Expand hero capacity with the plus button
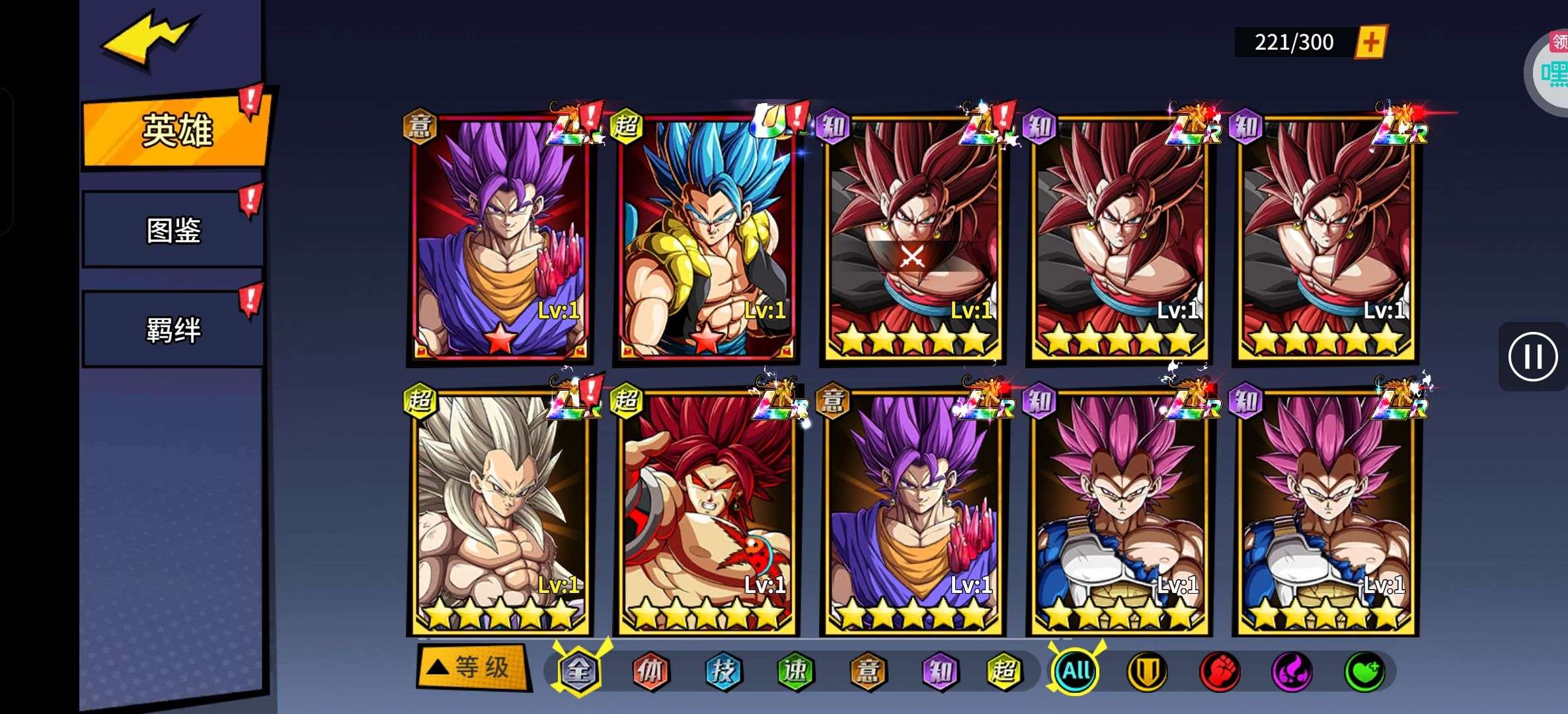The height and width of the screenshot is (714, 1568). tap(1371, 42)
